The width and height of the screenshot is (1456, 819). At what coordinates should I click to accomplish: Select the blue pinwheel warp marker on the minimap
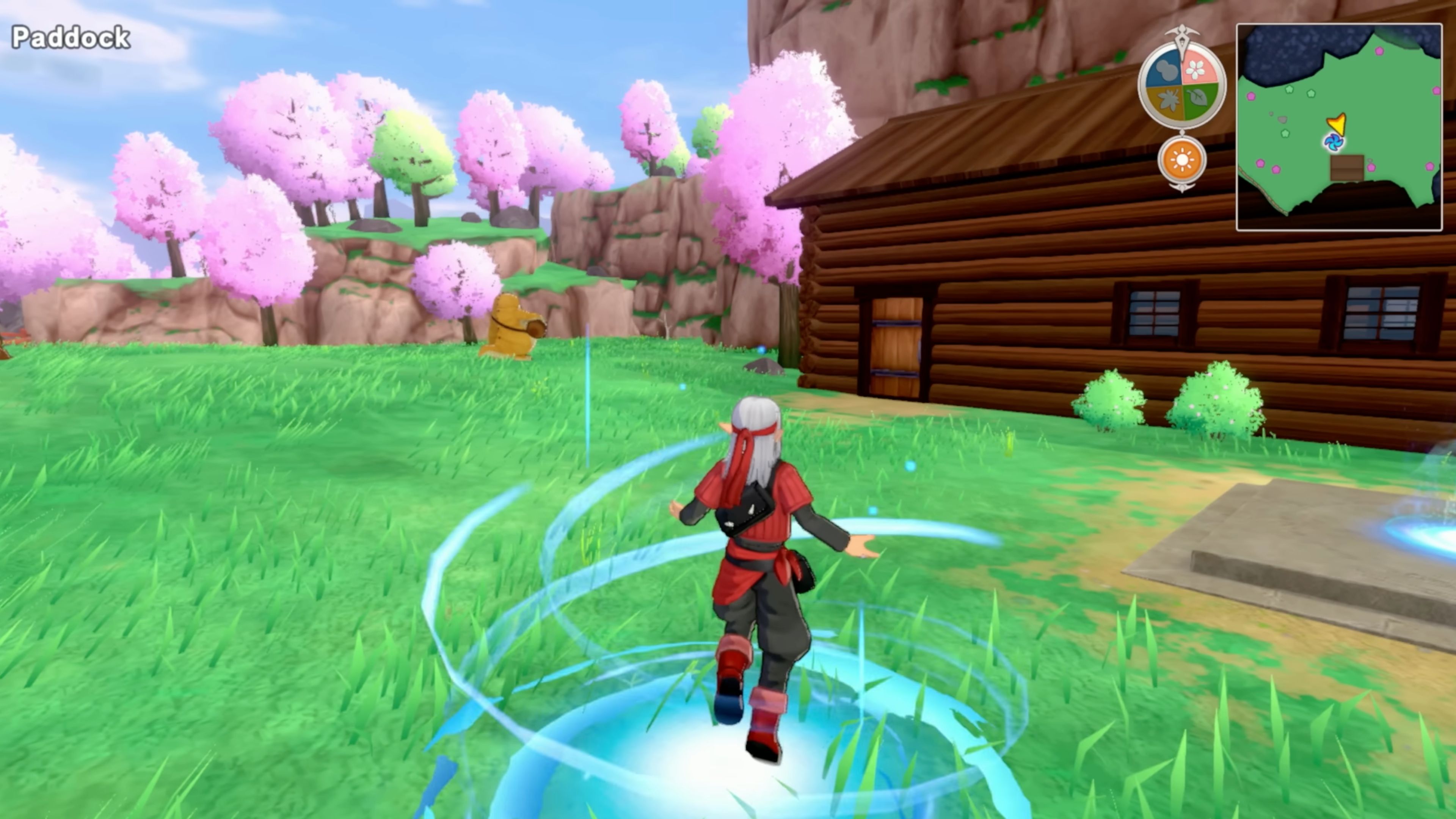[x=1335, y=143]
